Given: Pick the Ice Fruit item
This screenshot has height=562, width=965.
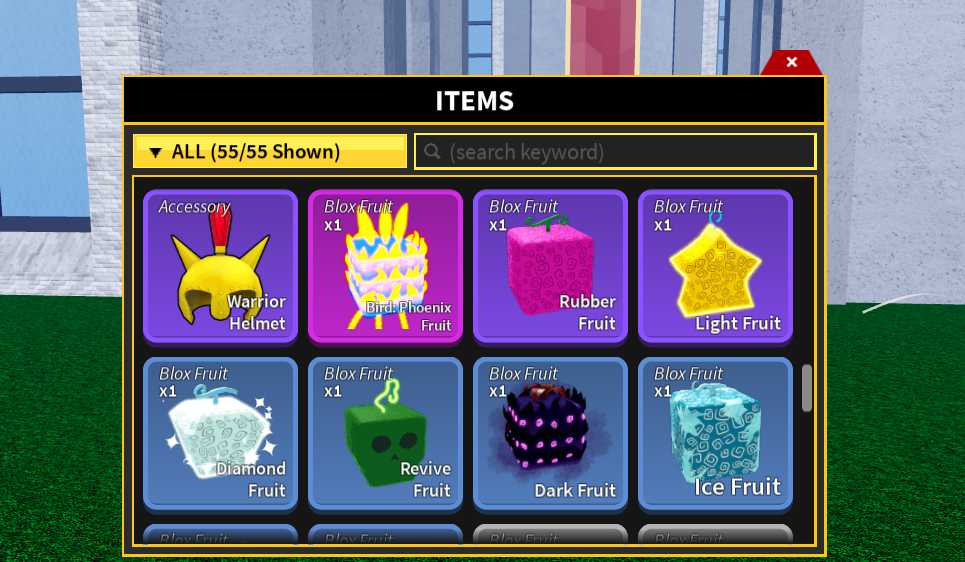Looking at the screenshot, I should [715, 432].
